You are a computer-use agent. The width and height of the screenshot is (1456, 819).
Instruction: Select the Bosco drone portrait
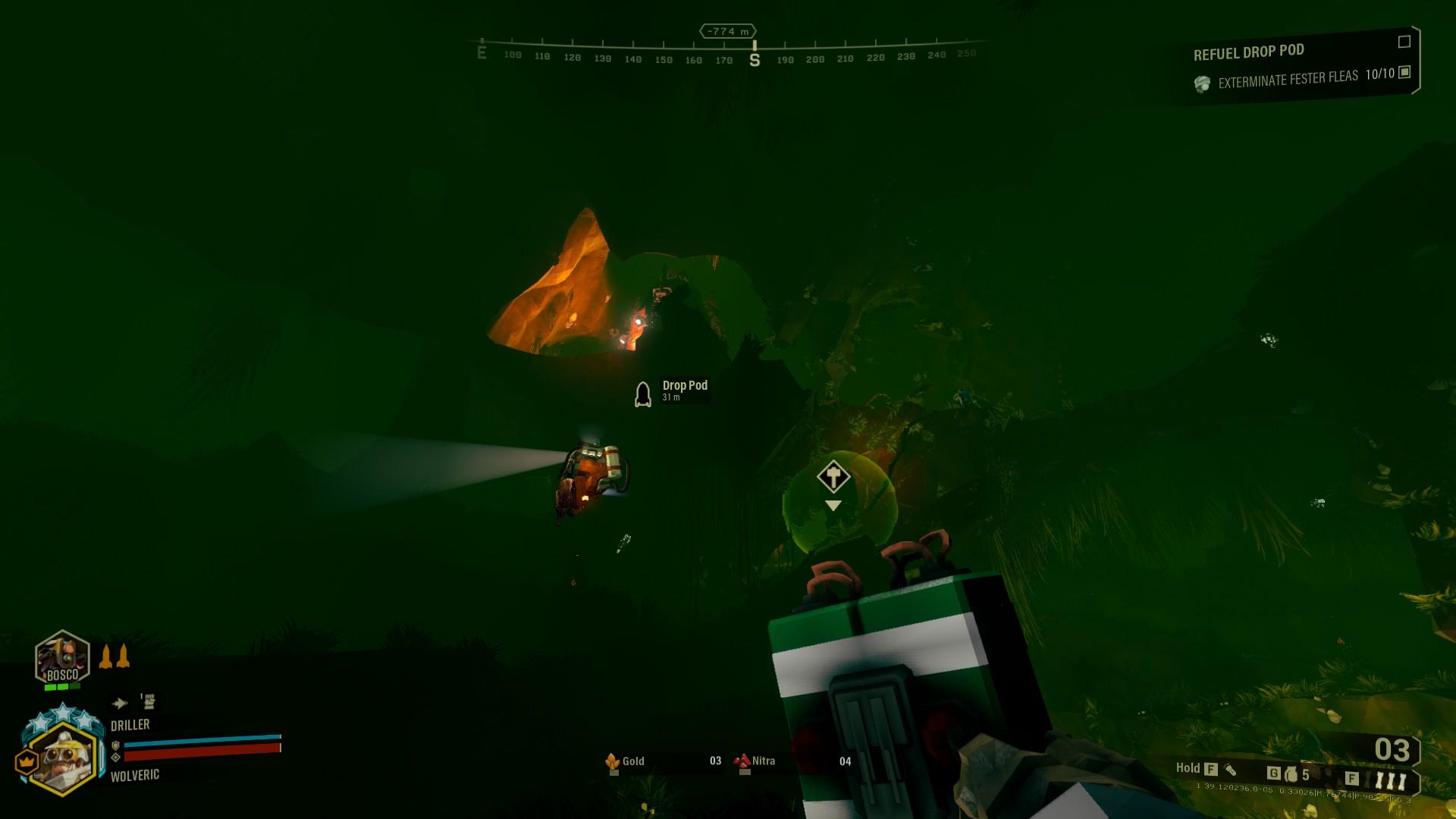coord(62,657)
